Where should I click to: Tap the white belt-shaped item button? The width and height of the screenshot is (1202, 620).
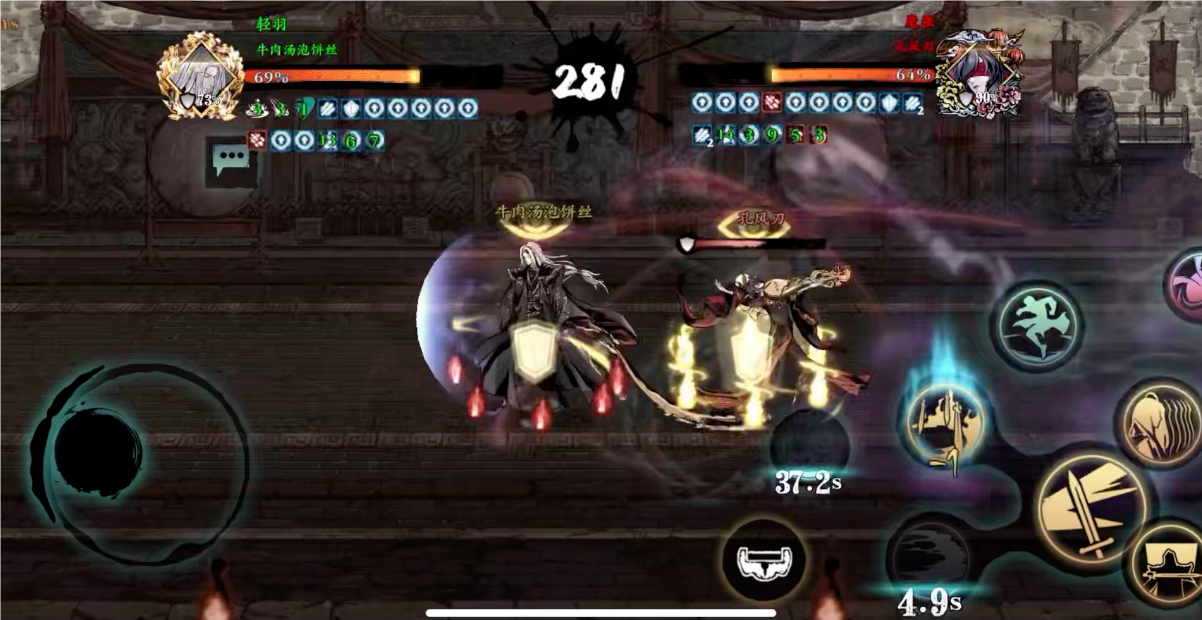pyautogui.click(x=765, y=560)
